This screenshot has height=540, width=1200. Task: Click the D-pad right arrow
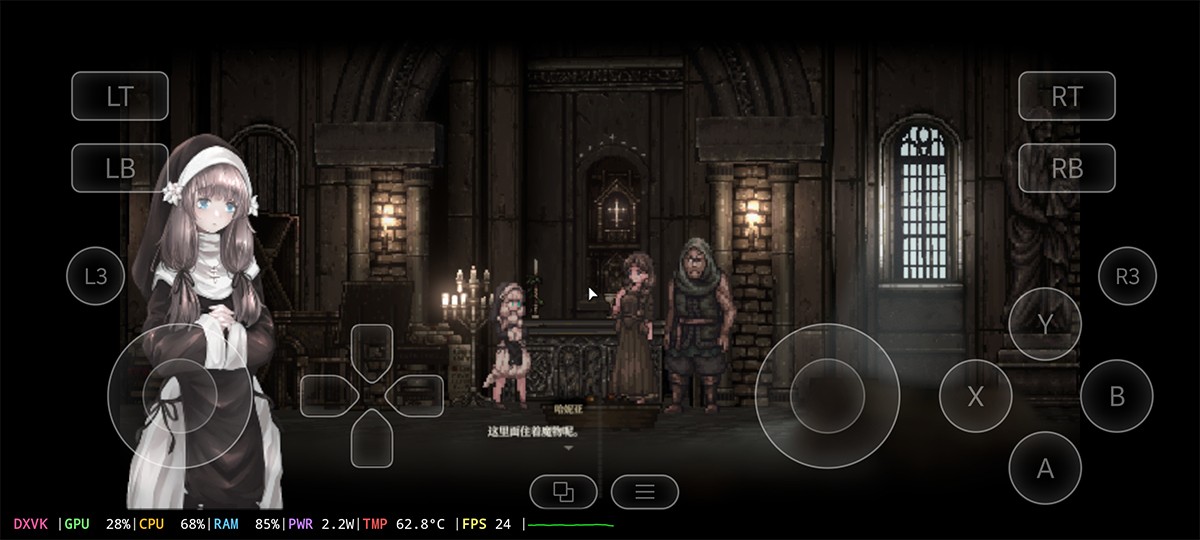(x=415, y=395)
